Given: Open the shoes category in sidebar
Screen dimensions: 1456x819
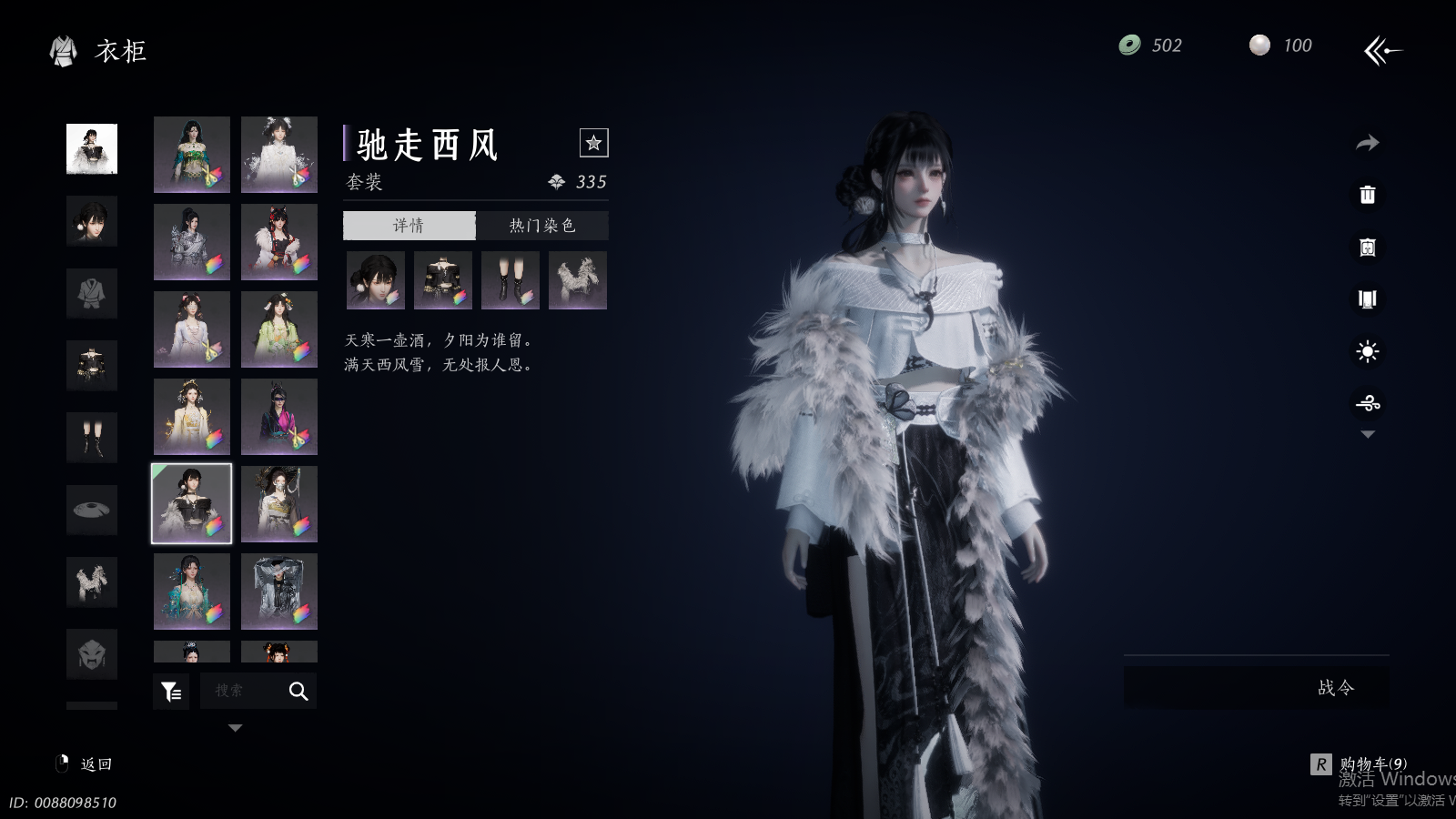Looking at the screenshot, I should click(92, 438).
